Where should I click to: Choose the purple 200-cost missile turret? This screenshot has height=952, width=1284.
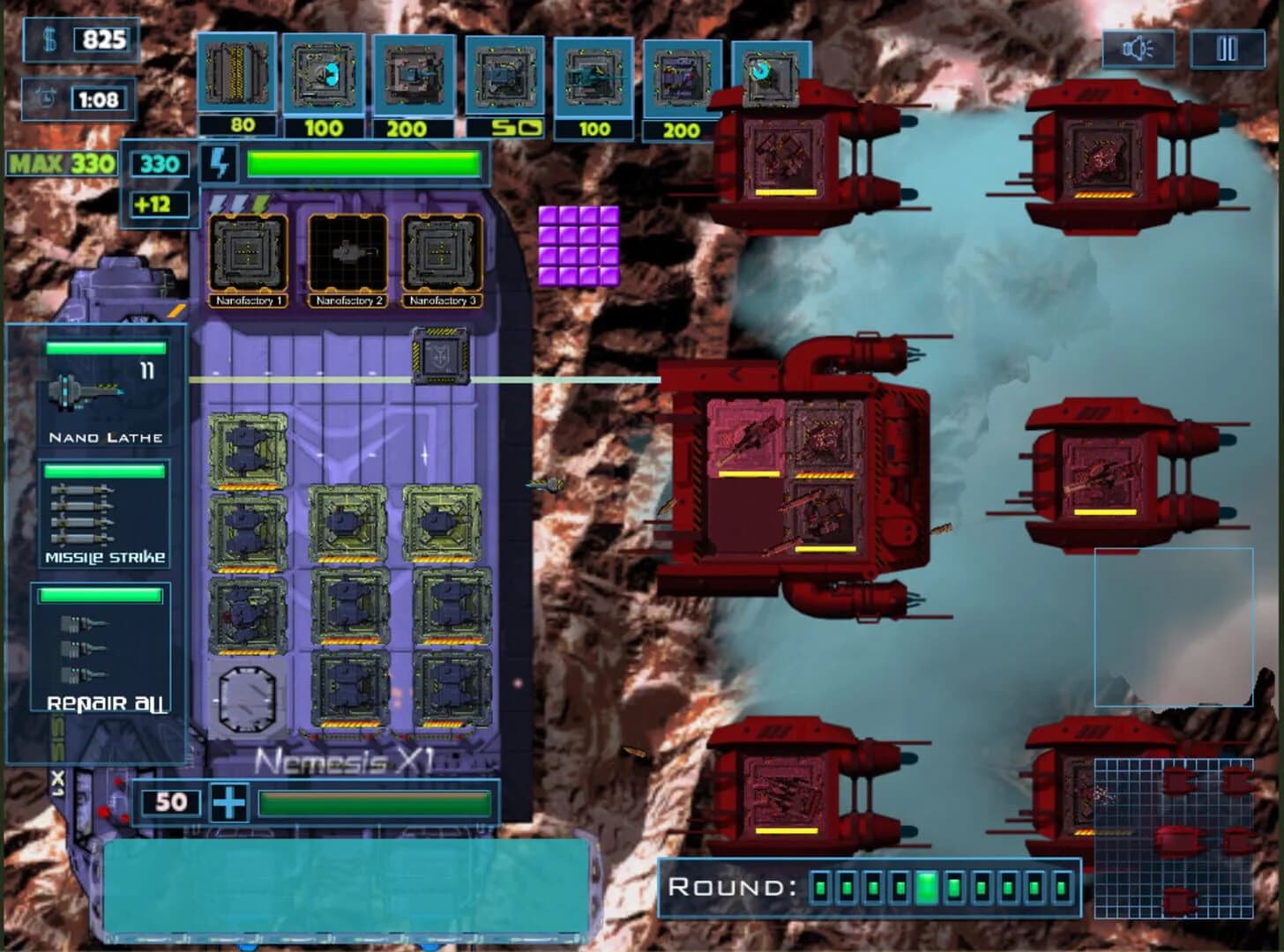pos(681,75)
